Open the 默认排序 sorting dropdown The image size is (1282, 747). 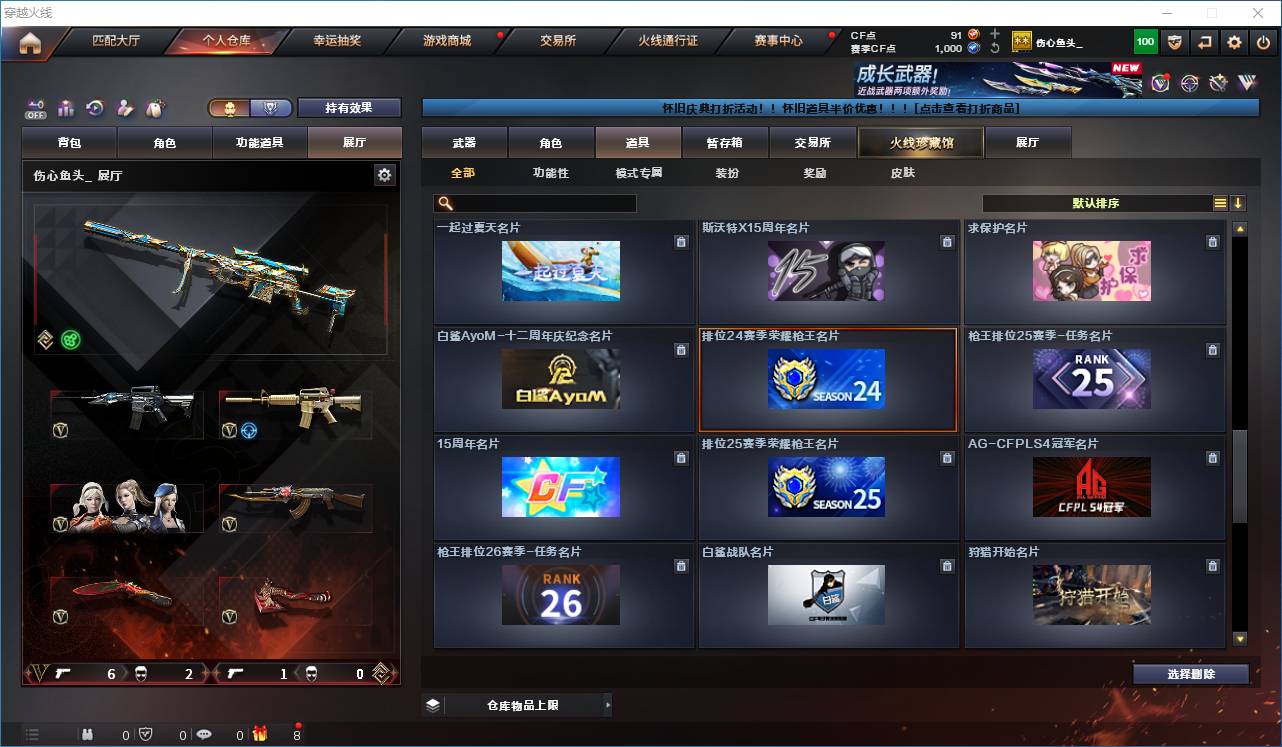point(1095,202)
